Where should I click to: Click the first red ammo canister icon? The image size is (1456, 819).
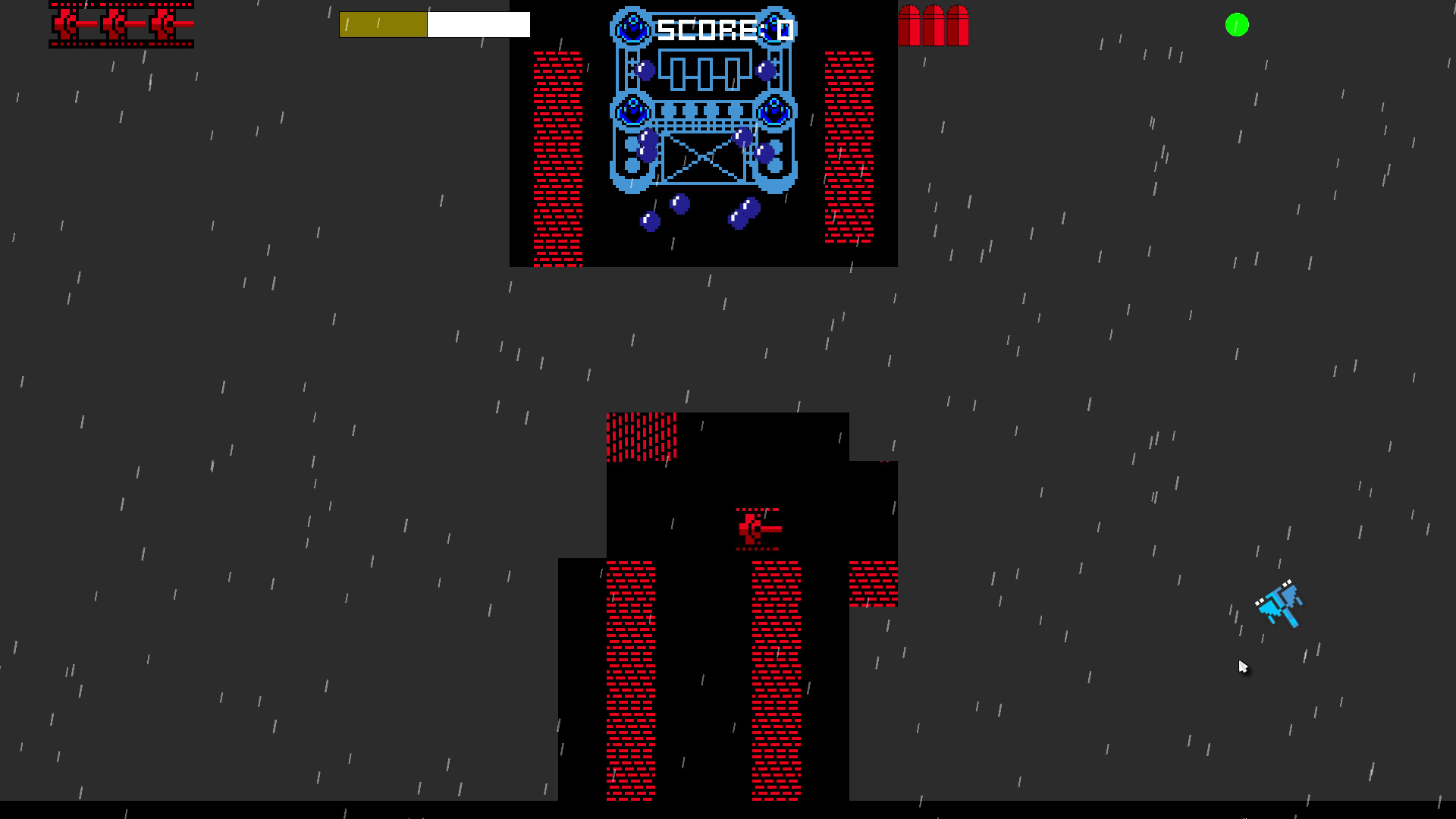point(909,25)
